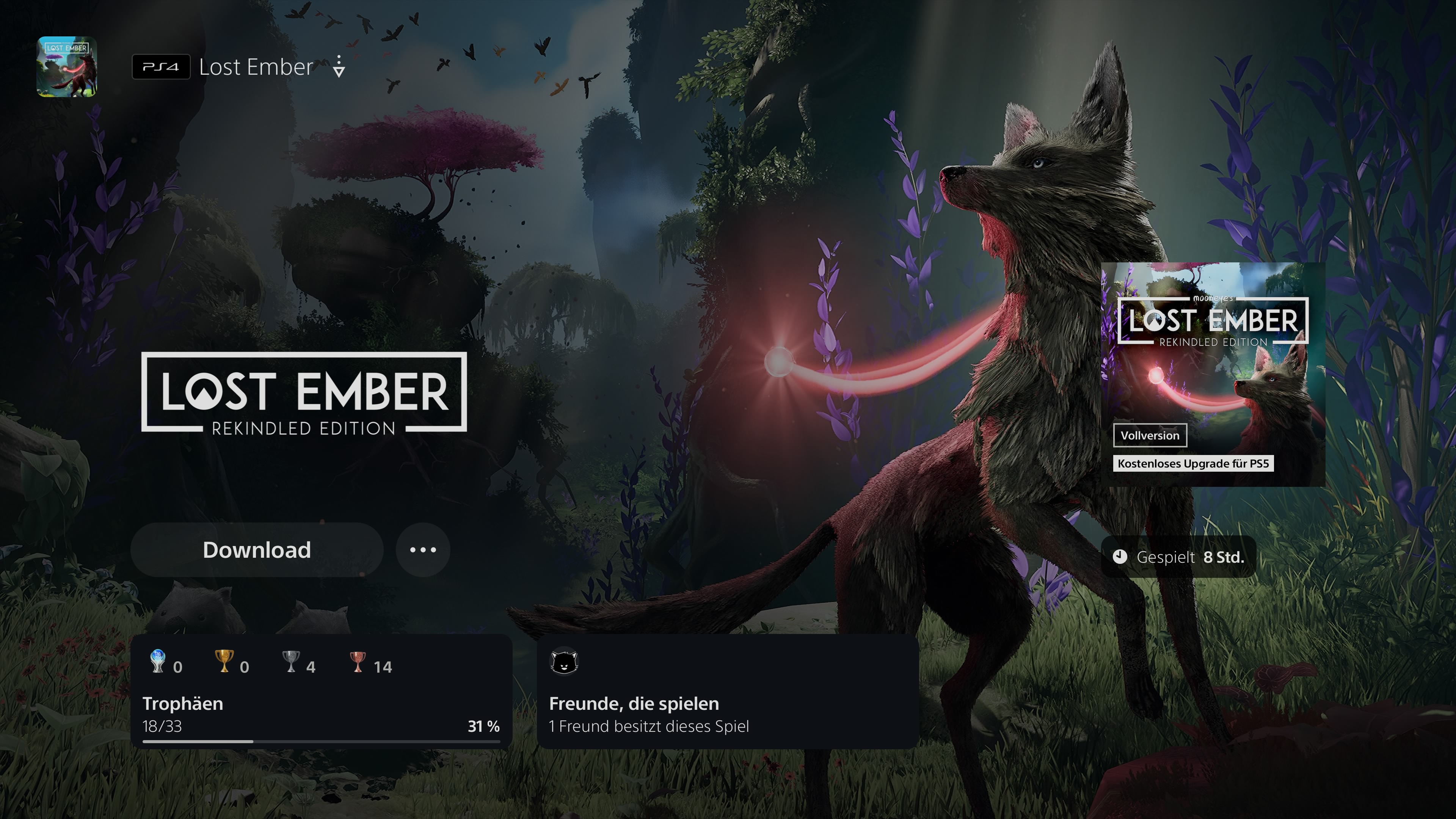Open the Freunde, die spielen card
Image resolution: width=1456 pixels, height=819 pixels.
click(728, 691)
